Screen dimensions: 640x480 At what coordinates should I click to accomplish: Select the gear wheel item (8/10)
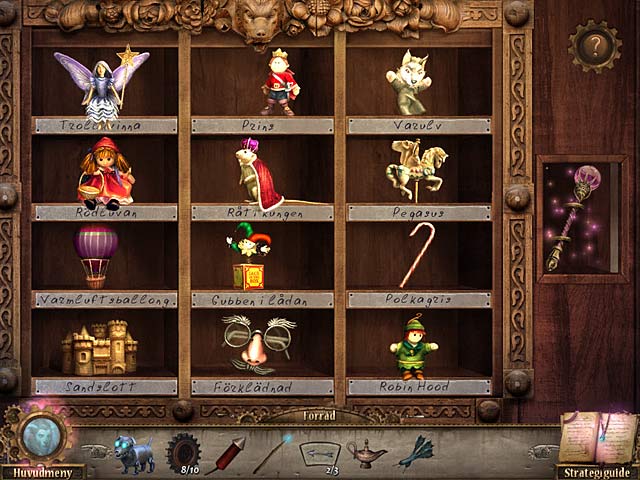click(183, 449)
